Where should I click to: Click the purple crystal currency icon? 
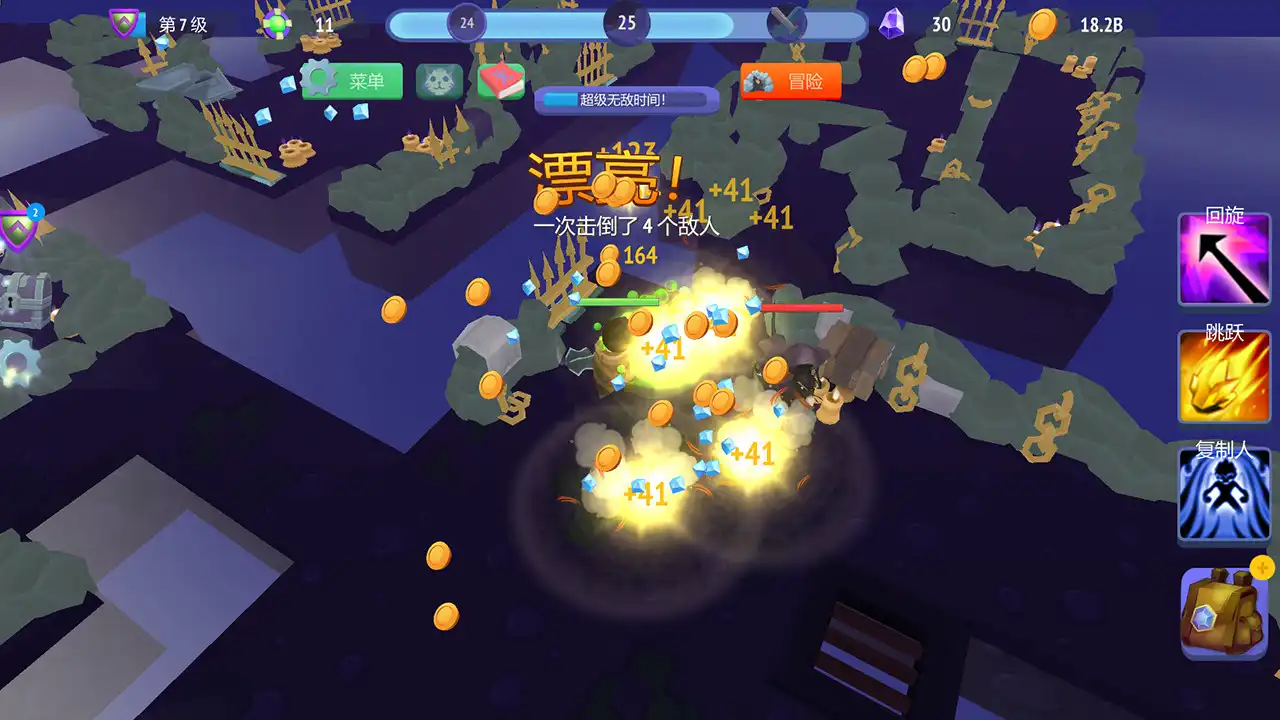(889, 24)
